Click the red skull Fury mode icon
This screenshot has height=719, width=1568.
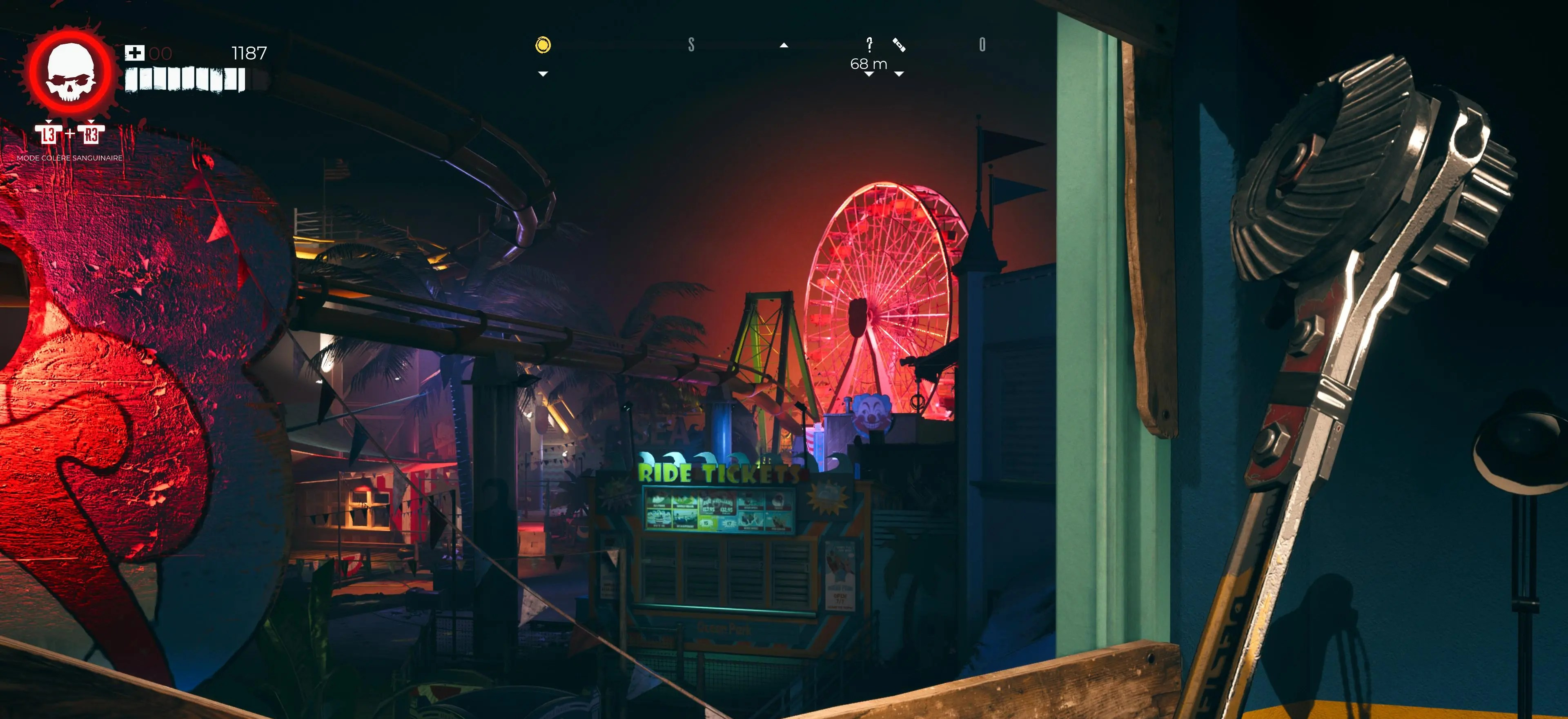[x=71, y=72]
